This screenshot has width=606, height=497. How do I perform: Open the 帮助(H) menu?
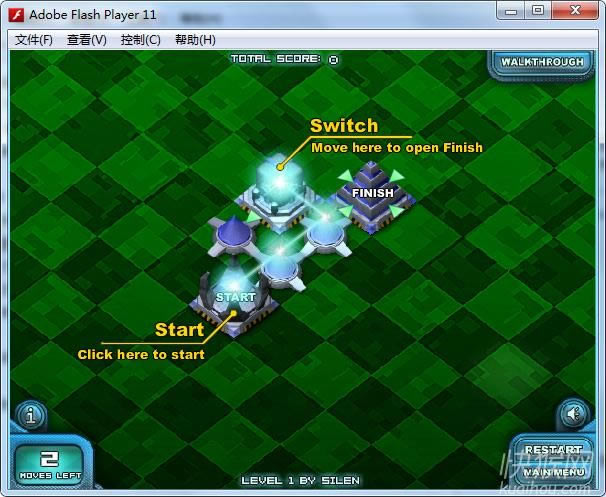coord(195,40)
